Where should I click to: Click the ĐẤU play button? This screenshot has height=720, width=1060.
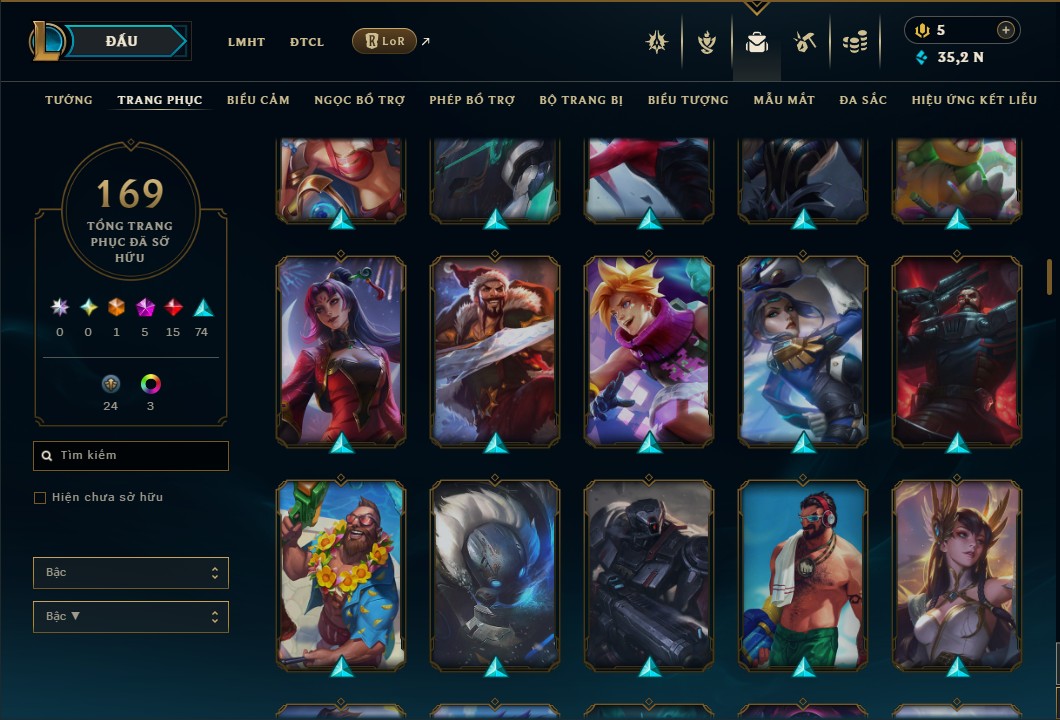[x=120, y=41]
